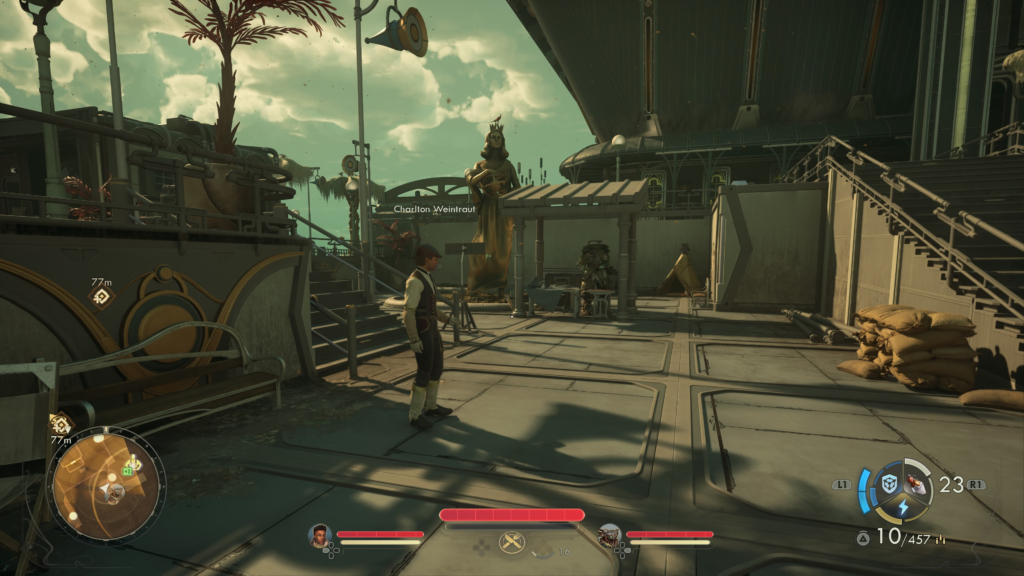Activate the cube shield ability
The image size is (1024, 576).
click(889, 484)
